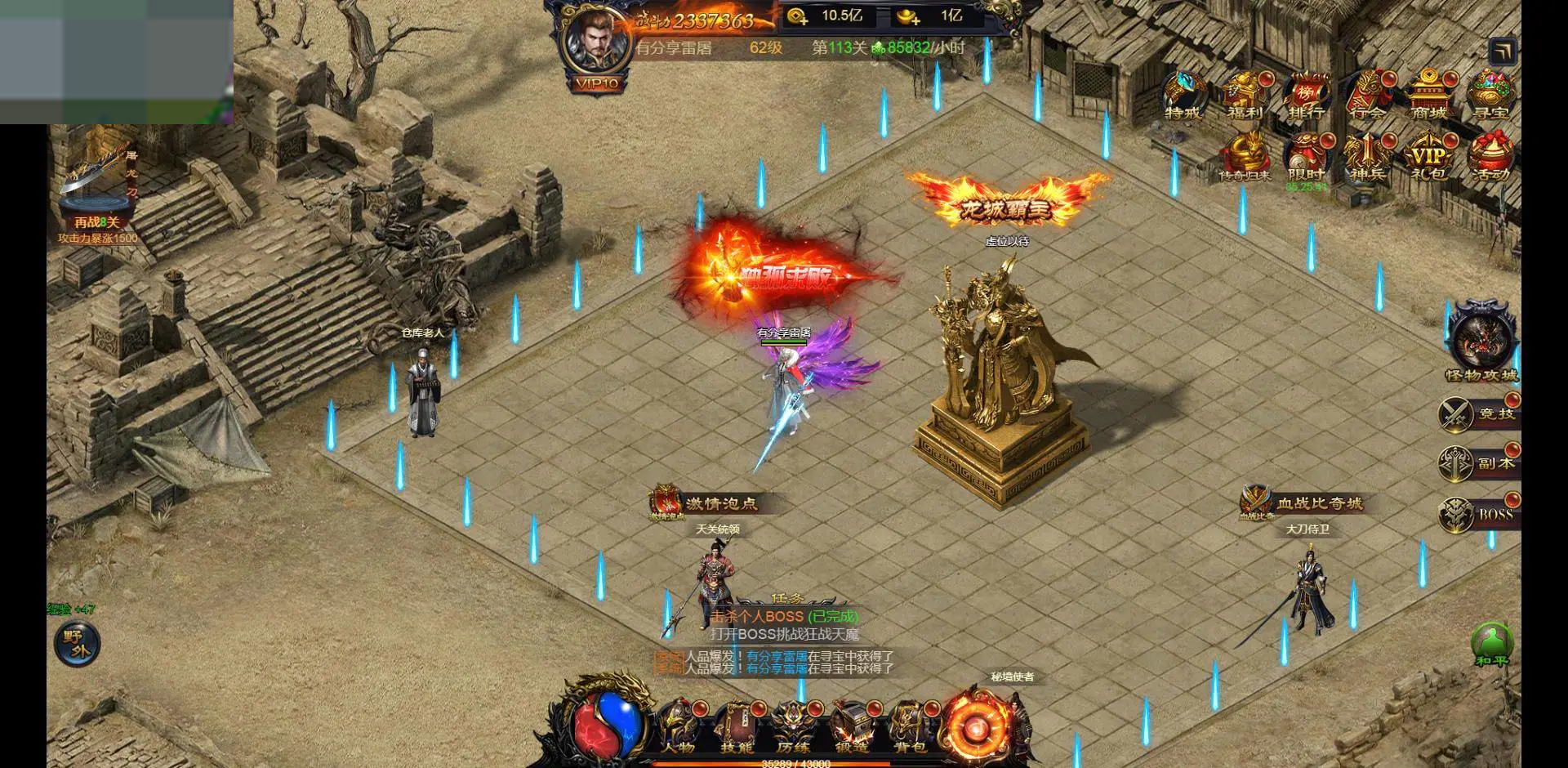Open the 副本 dungeon list
Screen dimensions: 1568x768
click(x=1478, y=463)
